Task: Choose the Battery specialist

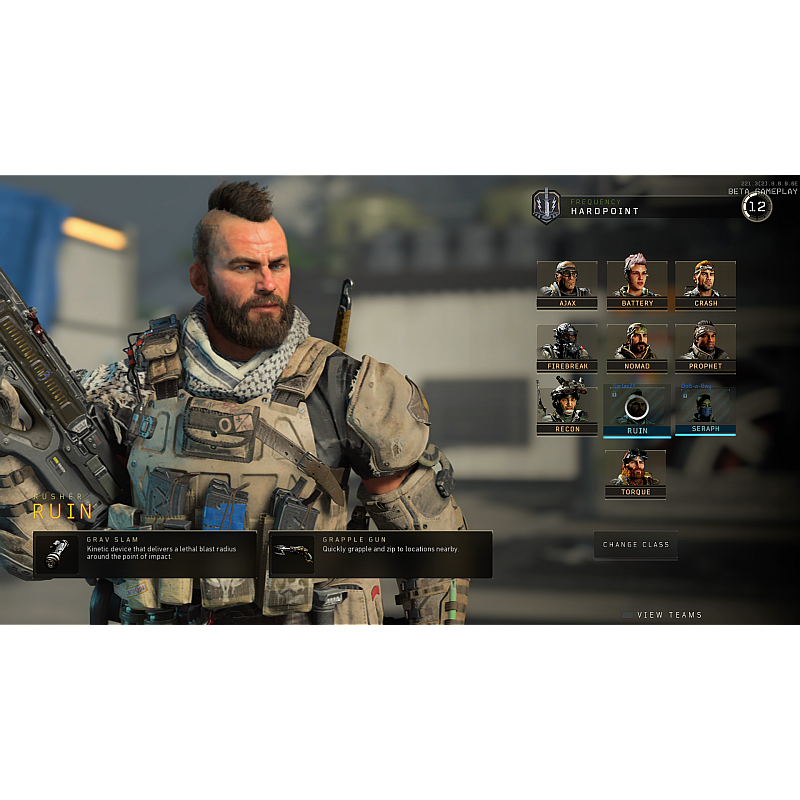Action: point(637,285)
